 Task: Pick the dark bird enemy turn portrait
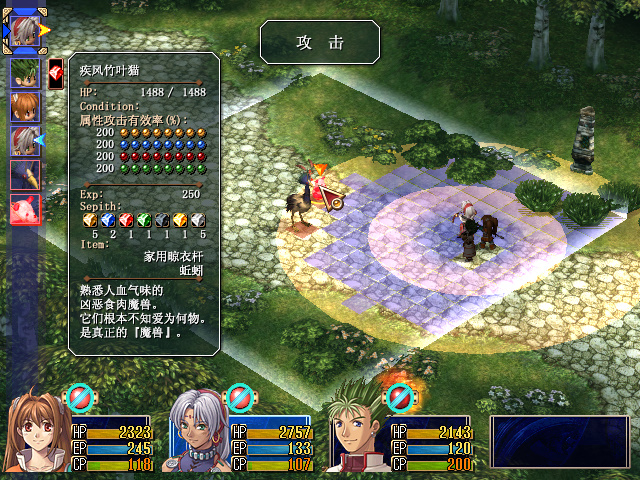tap(25, 175)
